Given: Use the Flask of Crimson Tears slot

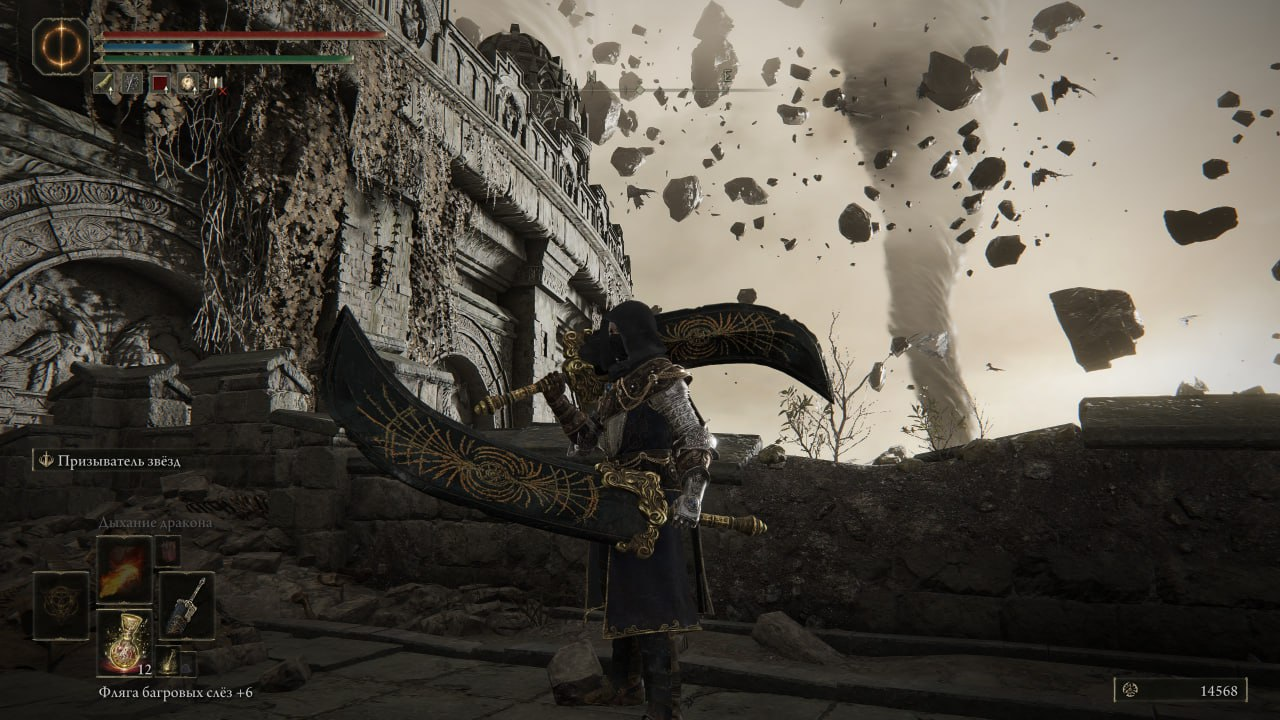Looking at the screenshot, I should pos(125,643).
